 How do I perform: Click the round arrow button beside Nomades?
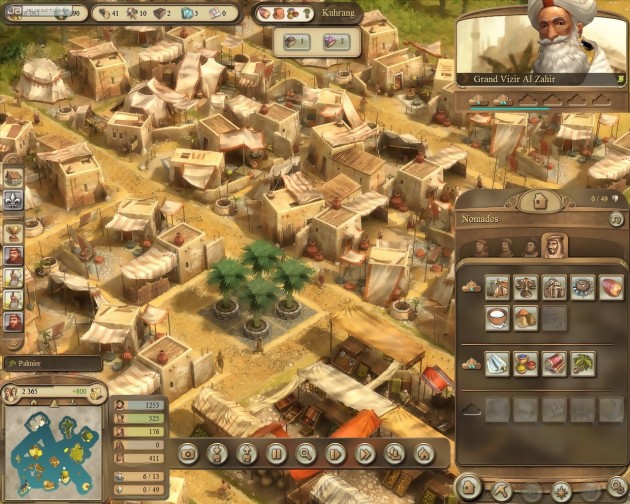pyautogui.click(x=616, y=219)
